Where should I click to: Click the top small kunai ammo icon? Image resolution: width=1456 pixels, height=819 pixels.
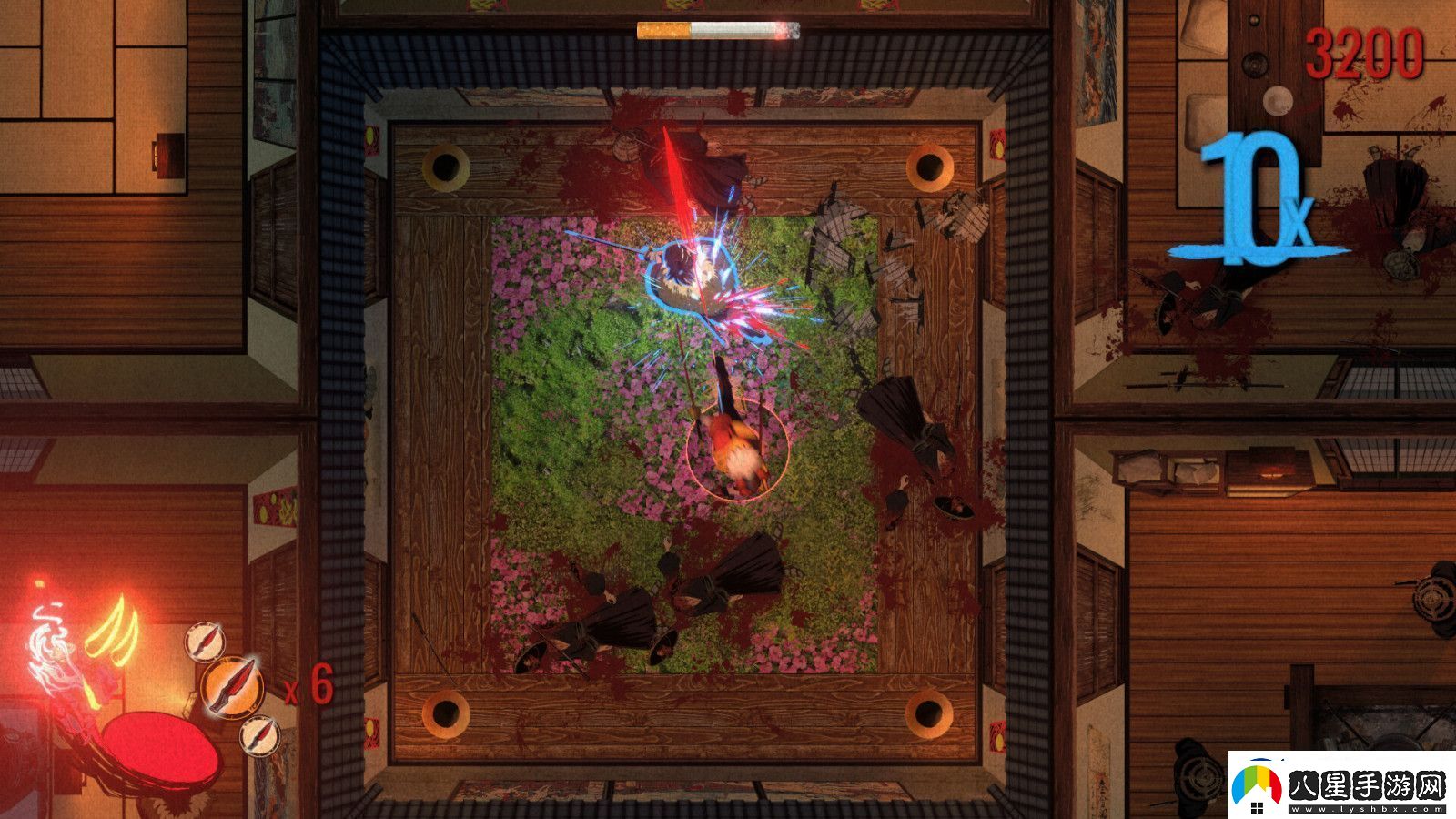point(204,640)
